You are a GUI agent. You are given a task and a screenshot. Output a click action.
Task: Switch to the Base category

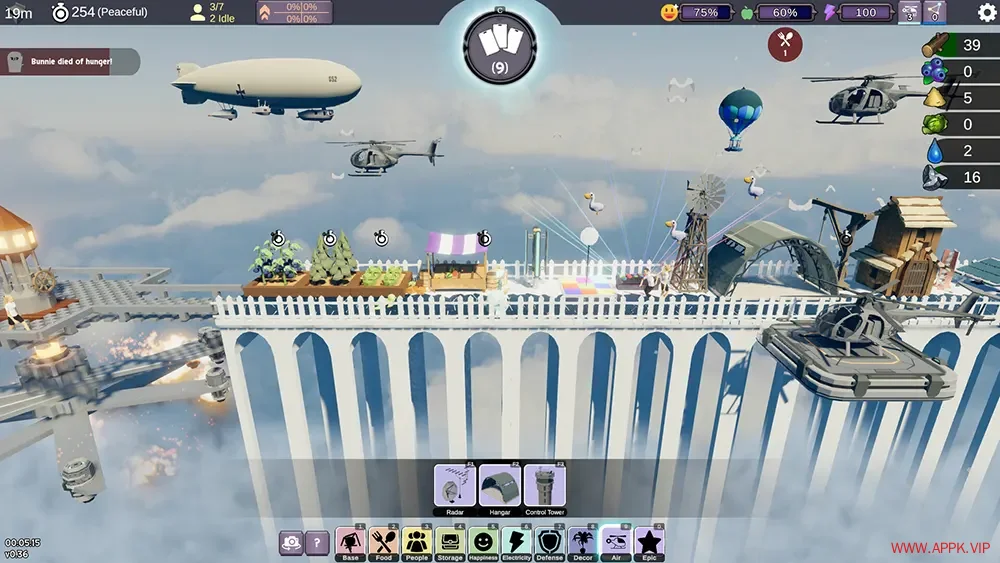[350, 543]
